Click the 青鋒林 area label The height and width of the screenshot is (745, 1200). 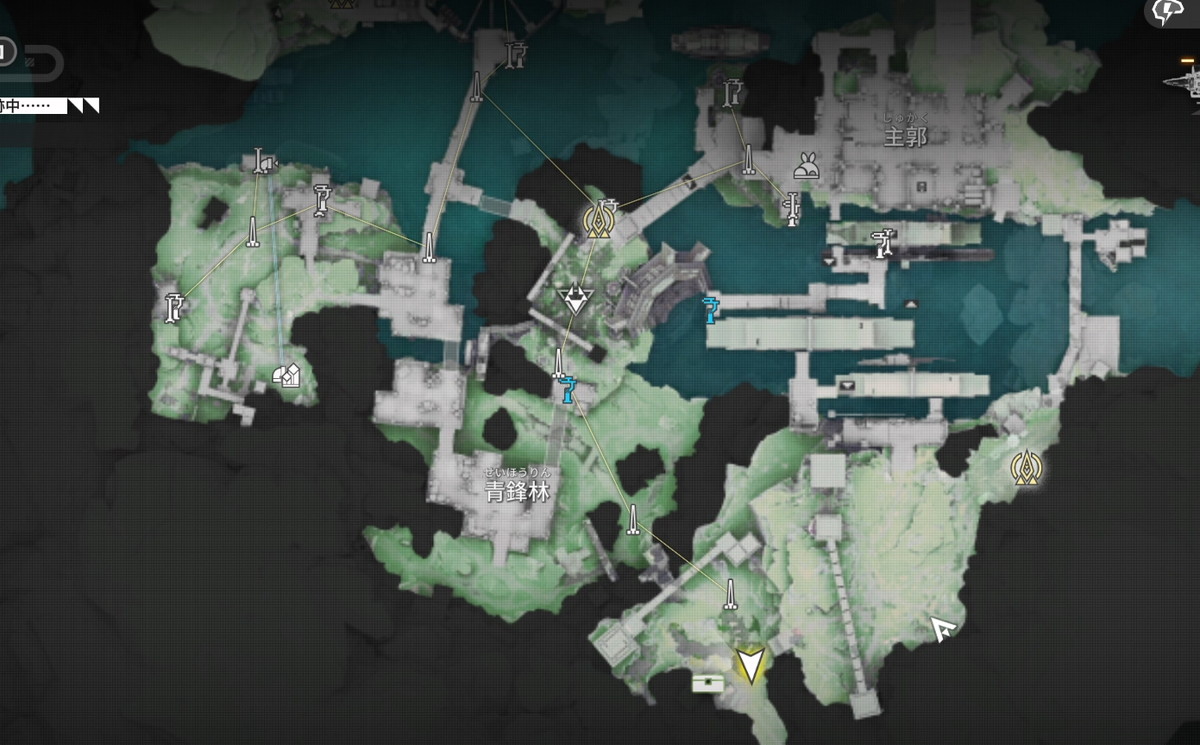[x=517, y=490]
